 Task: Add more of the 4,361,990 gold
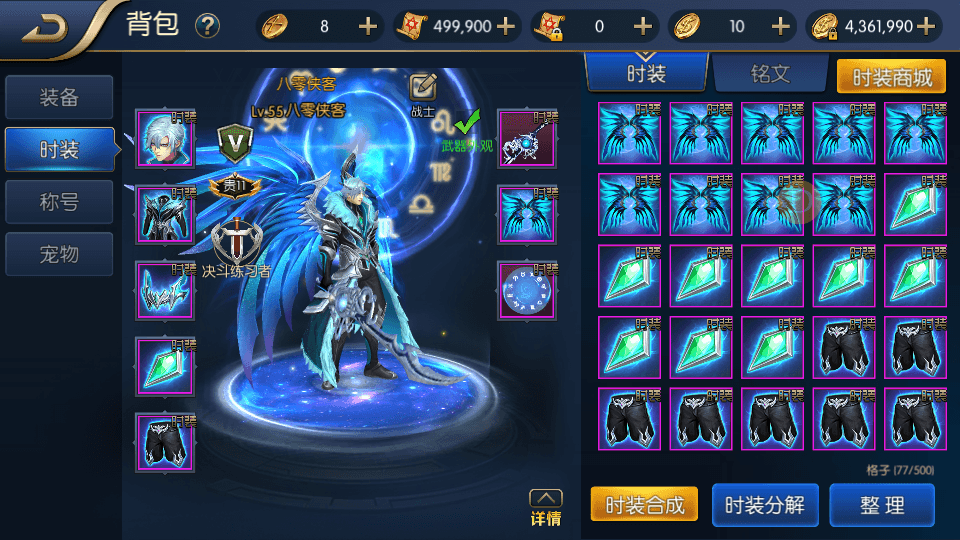coord(927,27)
